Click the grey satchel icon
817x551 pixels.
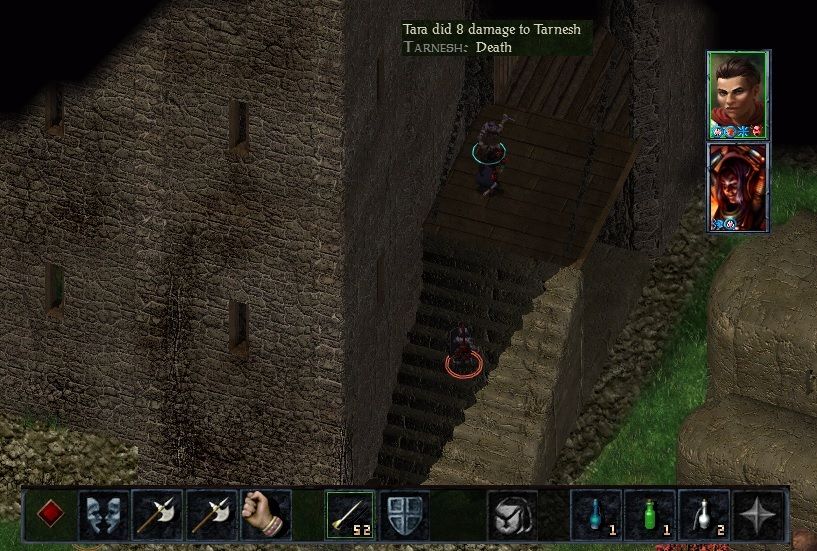tap(512, 515)
